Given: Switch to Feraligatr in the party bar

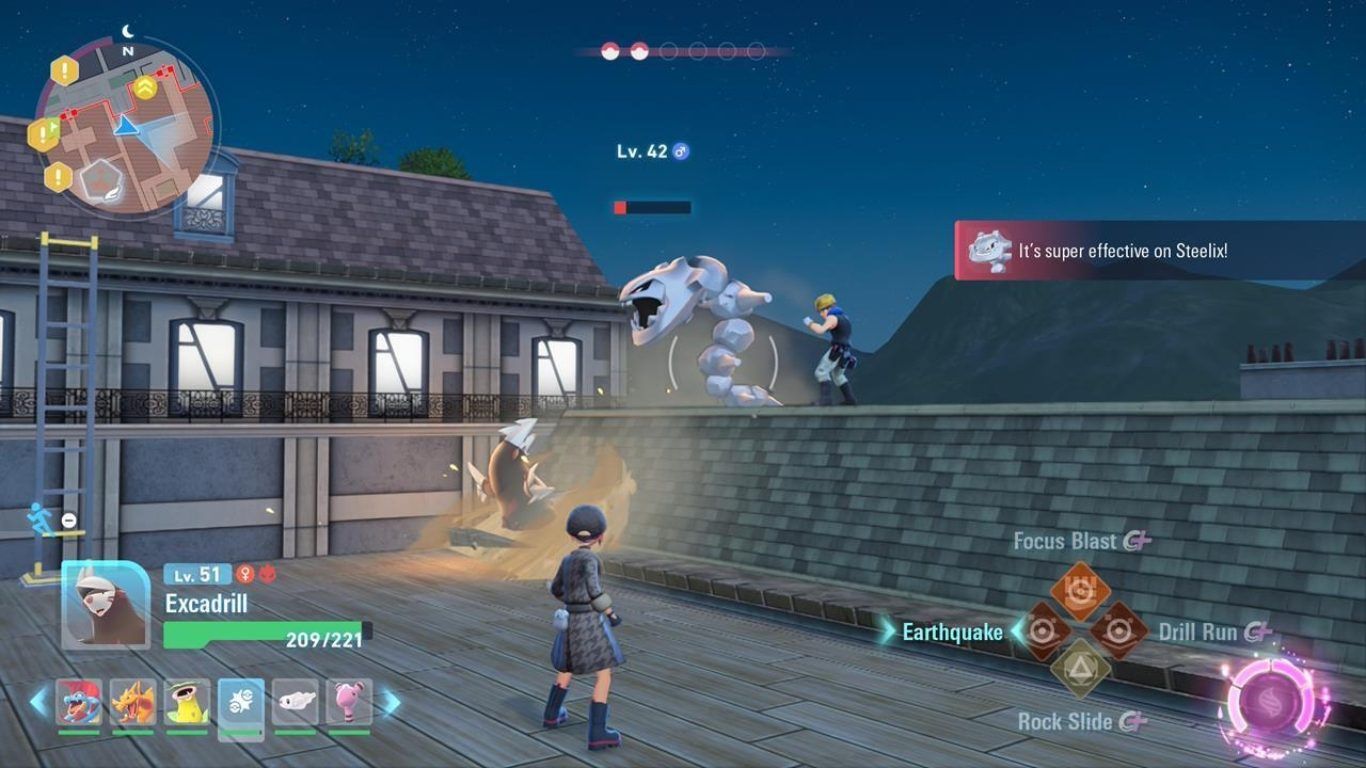Looking at the screenshot, I should (79, 703).
